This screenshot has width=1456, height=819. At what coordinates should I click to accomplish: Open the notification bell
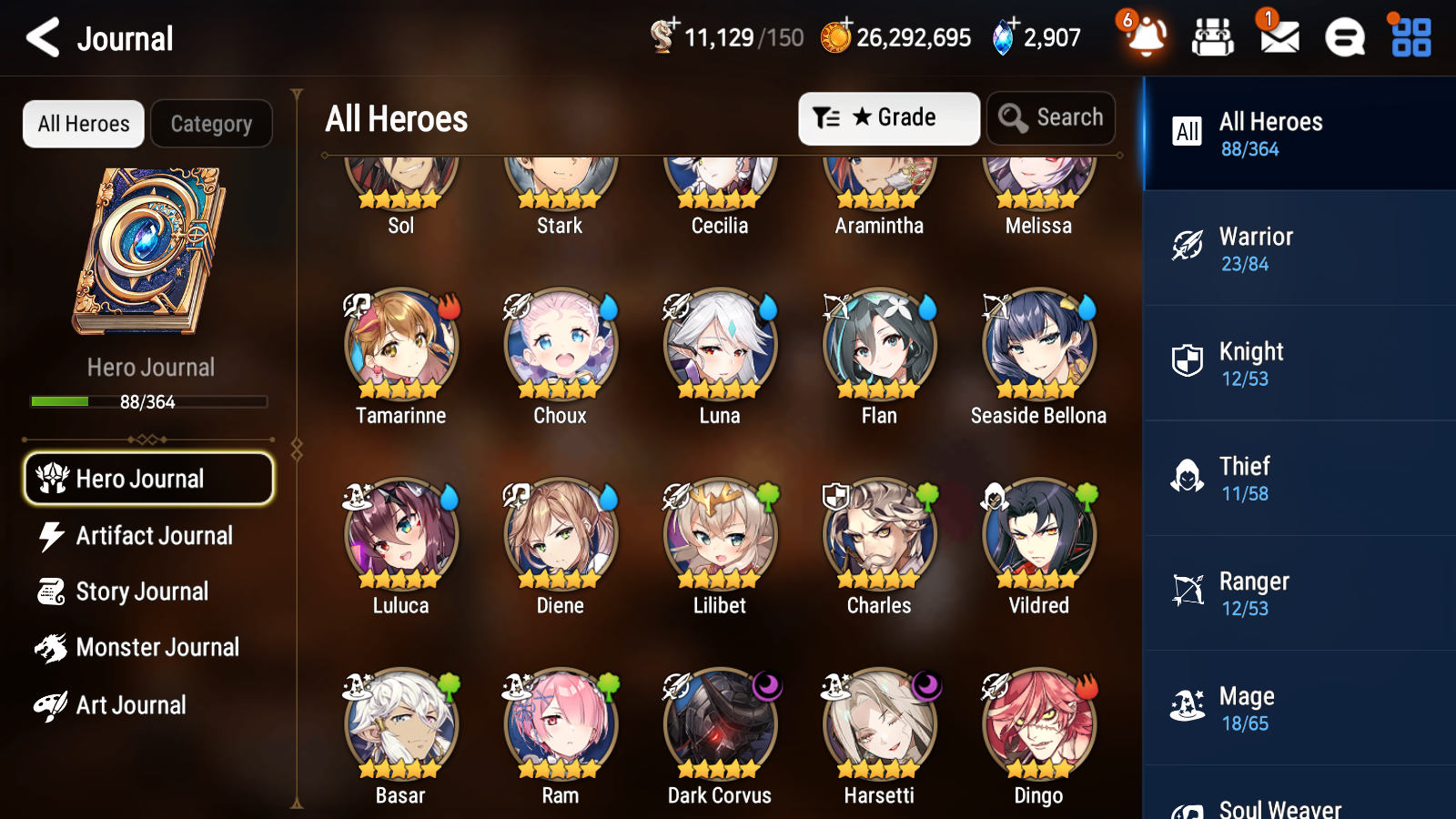(x=1146, y=38)
